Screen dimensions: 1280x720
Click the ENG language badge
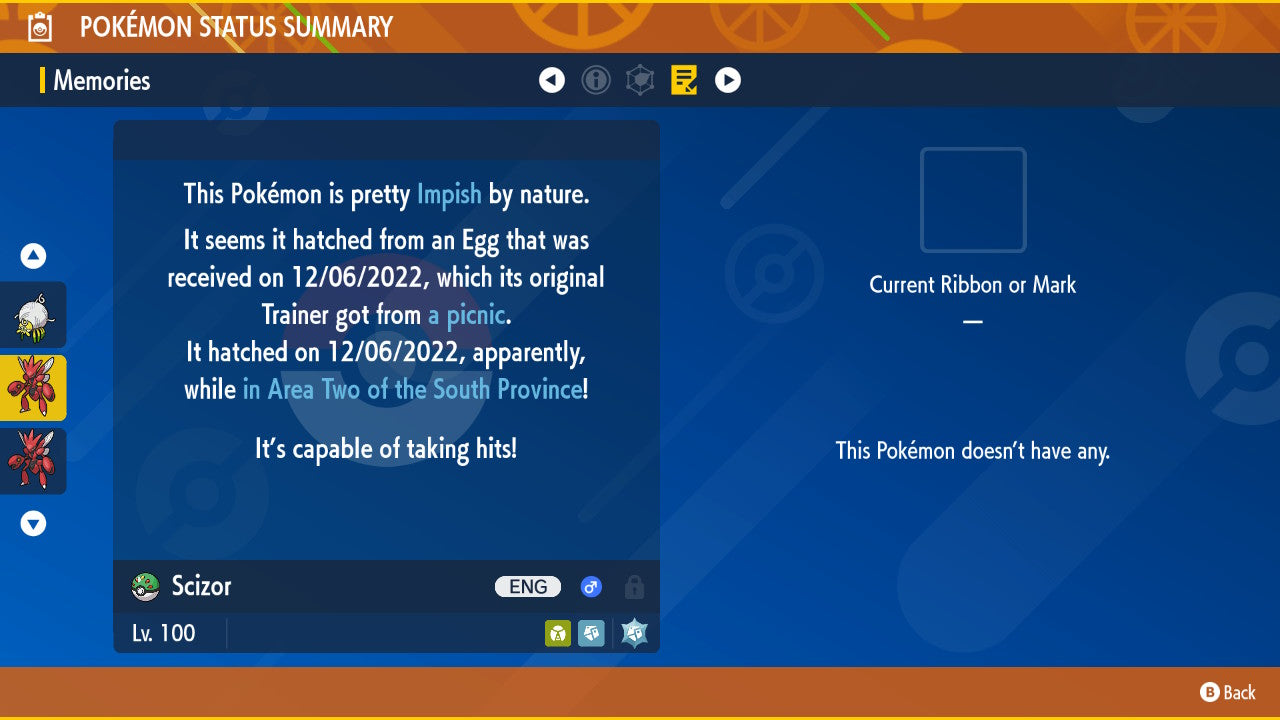[528, 587]
